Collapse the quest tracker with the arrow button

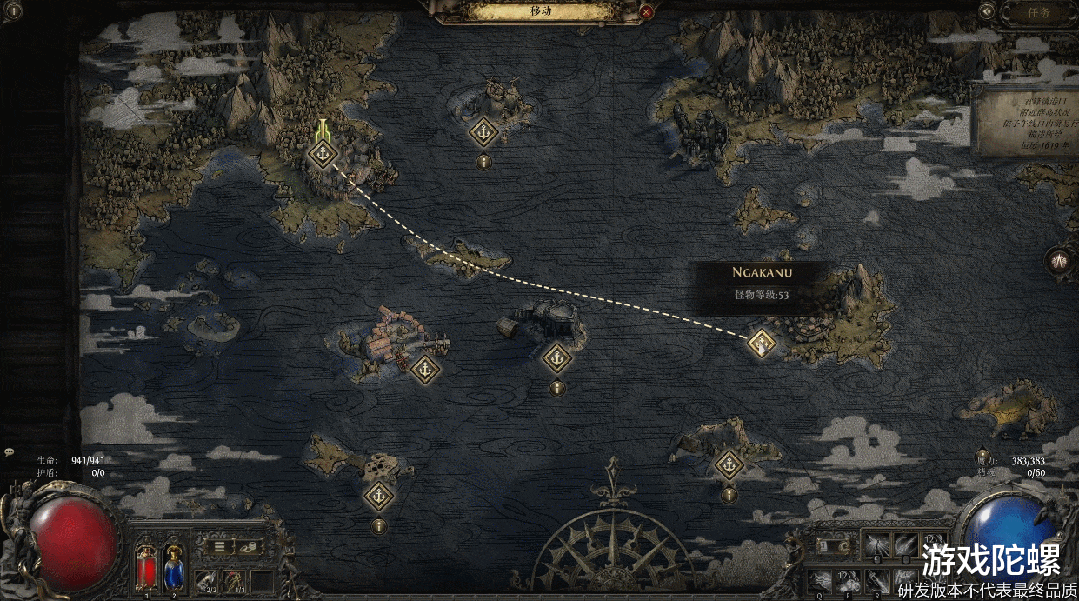(x=987, y=11)
